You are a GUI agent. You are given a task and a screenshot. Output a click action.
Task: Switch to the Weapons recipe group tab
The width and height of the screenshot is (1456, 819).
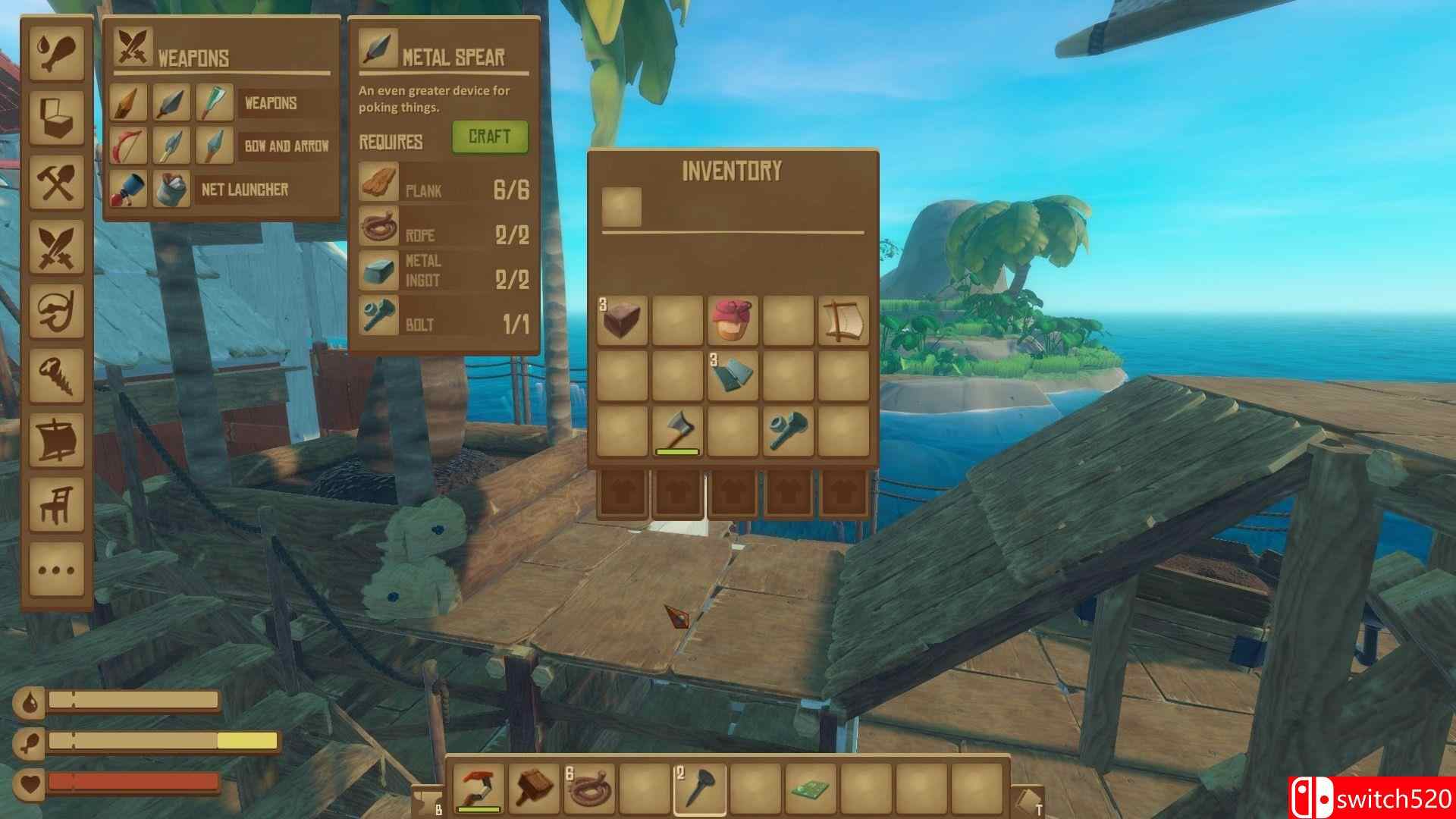pos(271,102)
